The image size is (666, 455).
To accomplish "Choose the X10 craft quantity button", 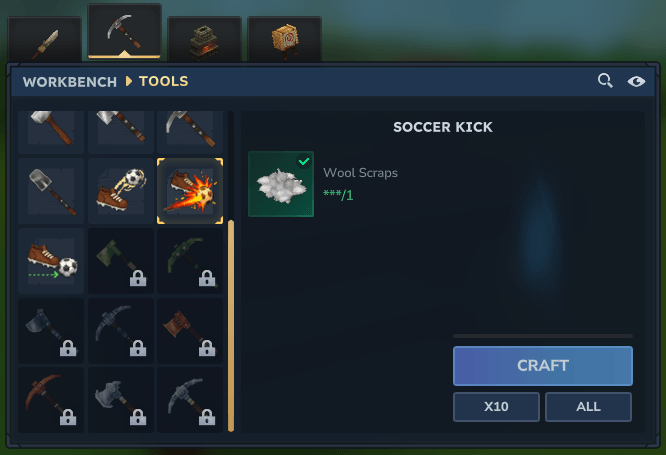I will click(496, 407).
